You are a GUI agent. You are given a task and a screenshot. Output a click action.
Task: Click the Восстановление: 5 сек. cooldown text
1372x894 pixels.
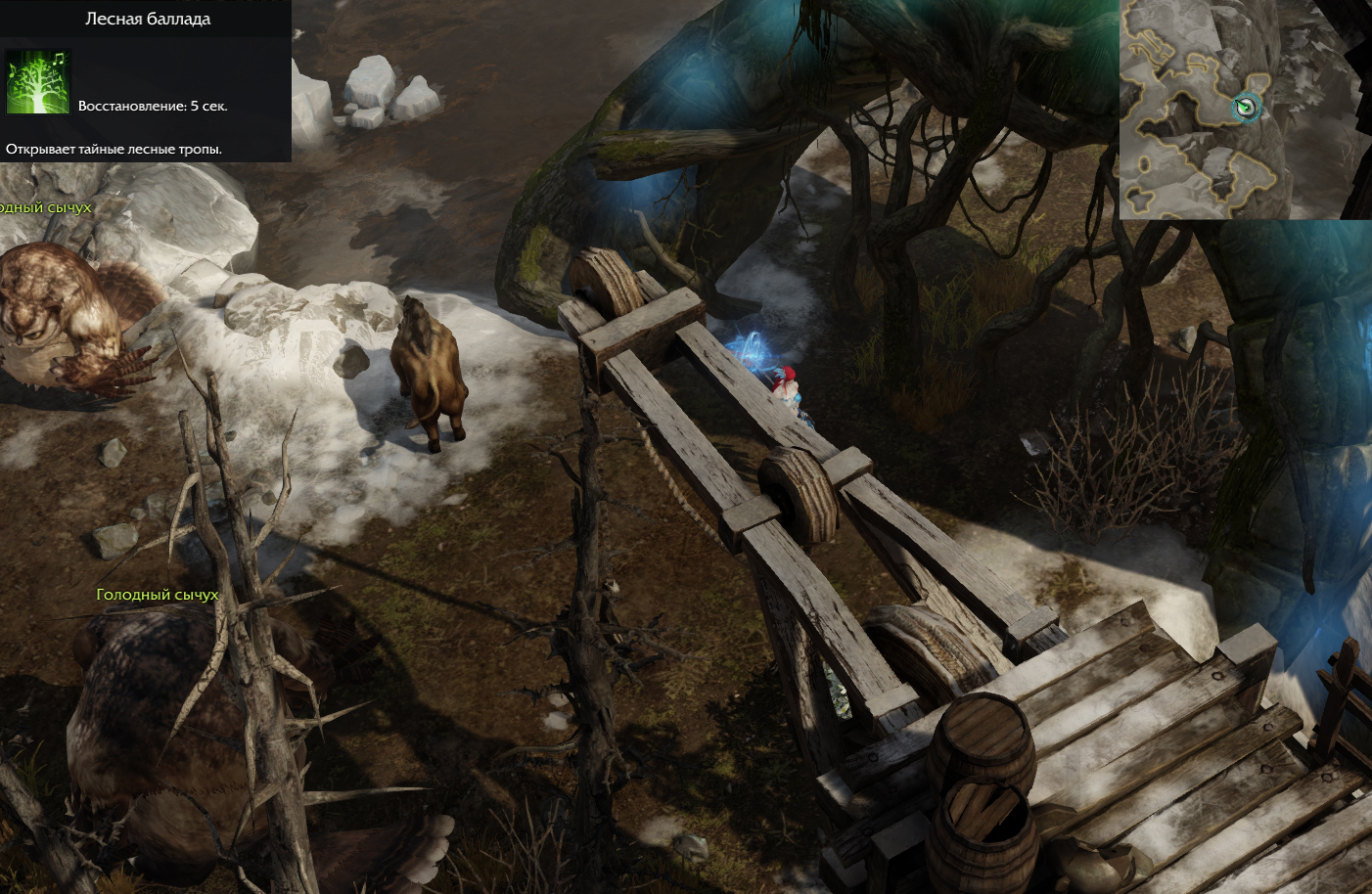click(151, 105)
